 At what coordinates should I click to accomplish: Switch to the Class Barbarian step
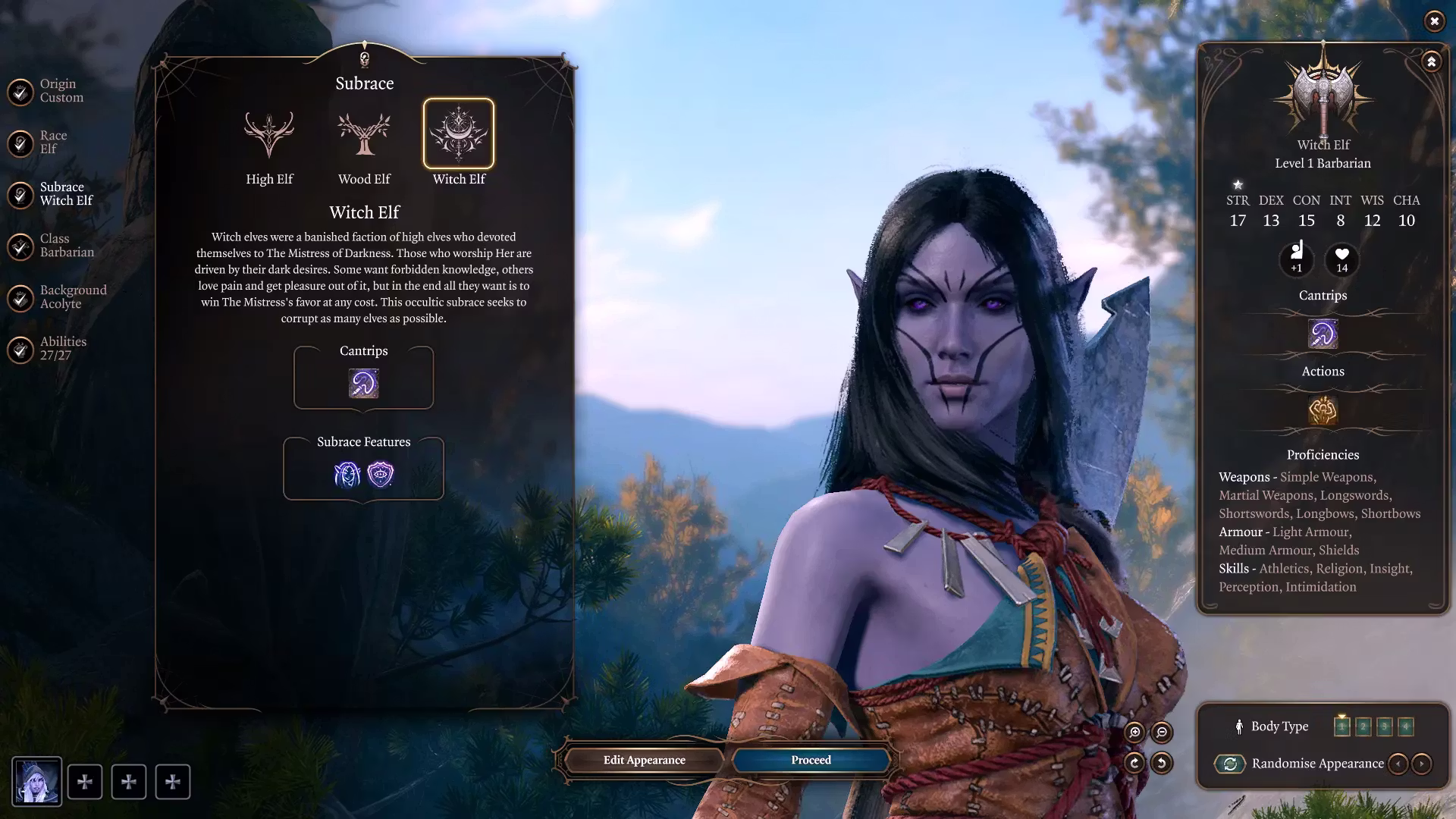tap(21, 246)
